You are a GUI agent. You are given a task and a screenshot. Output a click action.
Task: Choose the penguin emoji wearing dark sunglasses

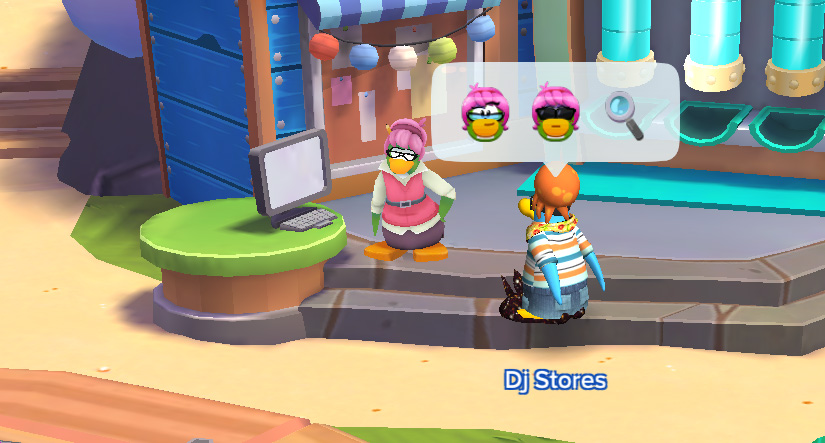click(x=552, y=112)
